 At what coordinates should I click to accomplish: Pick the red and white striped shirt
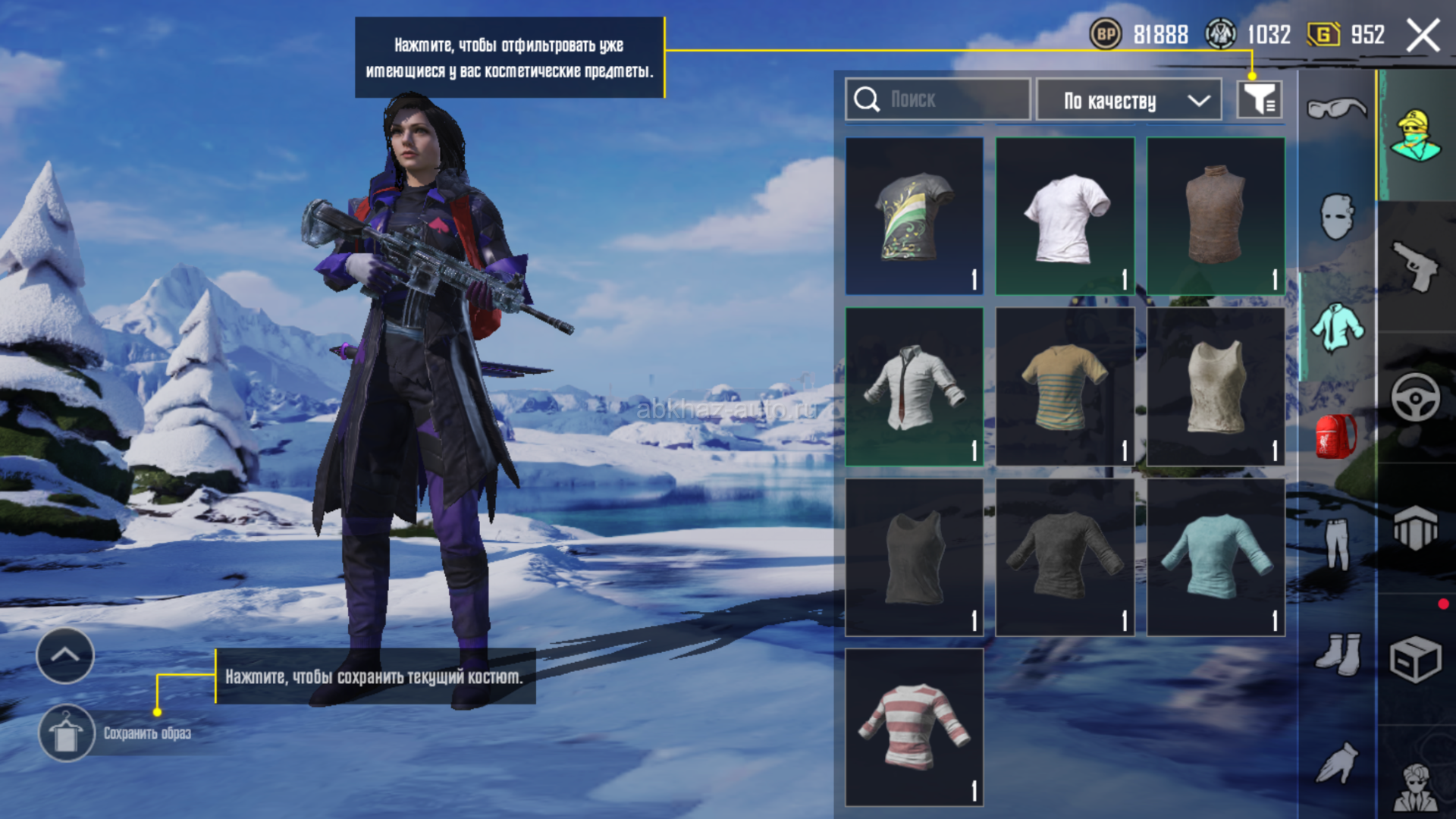tap(914, 726)
